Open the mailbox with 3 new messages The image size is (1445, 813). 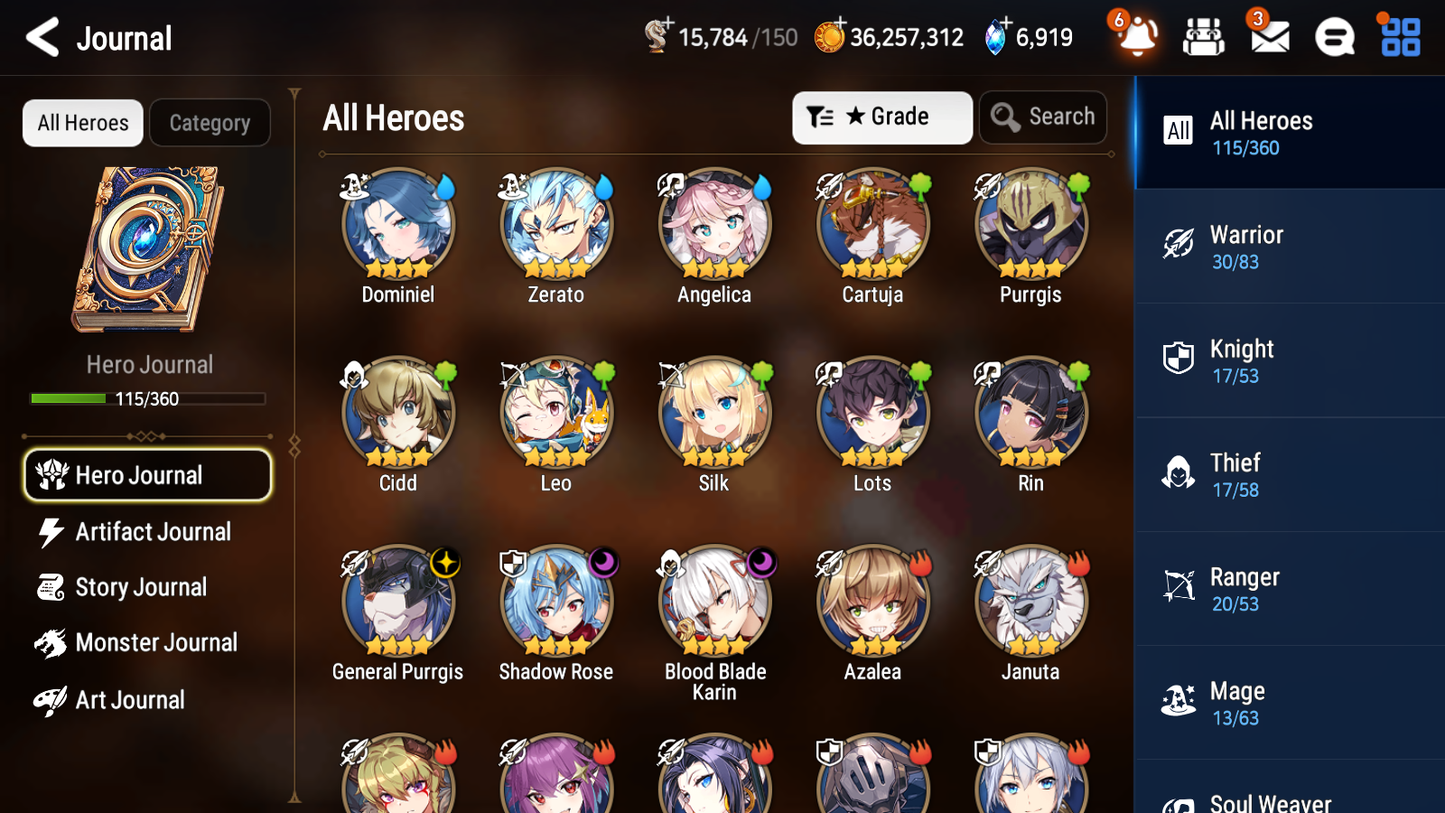click(x=1268, y=38)
